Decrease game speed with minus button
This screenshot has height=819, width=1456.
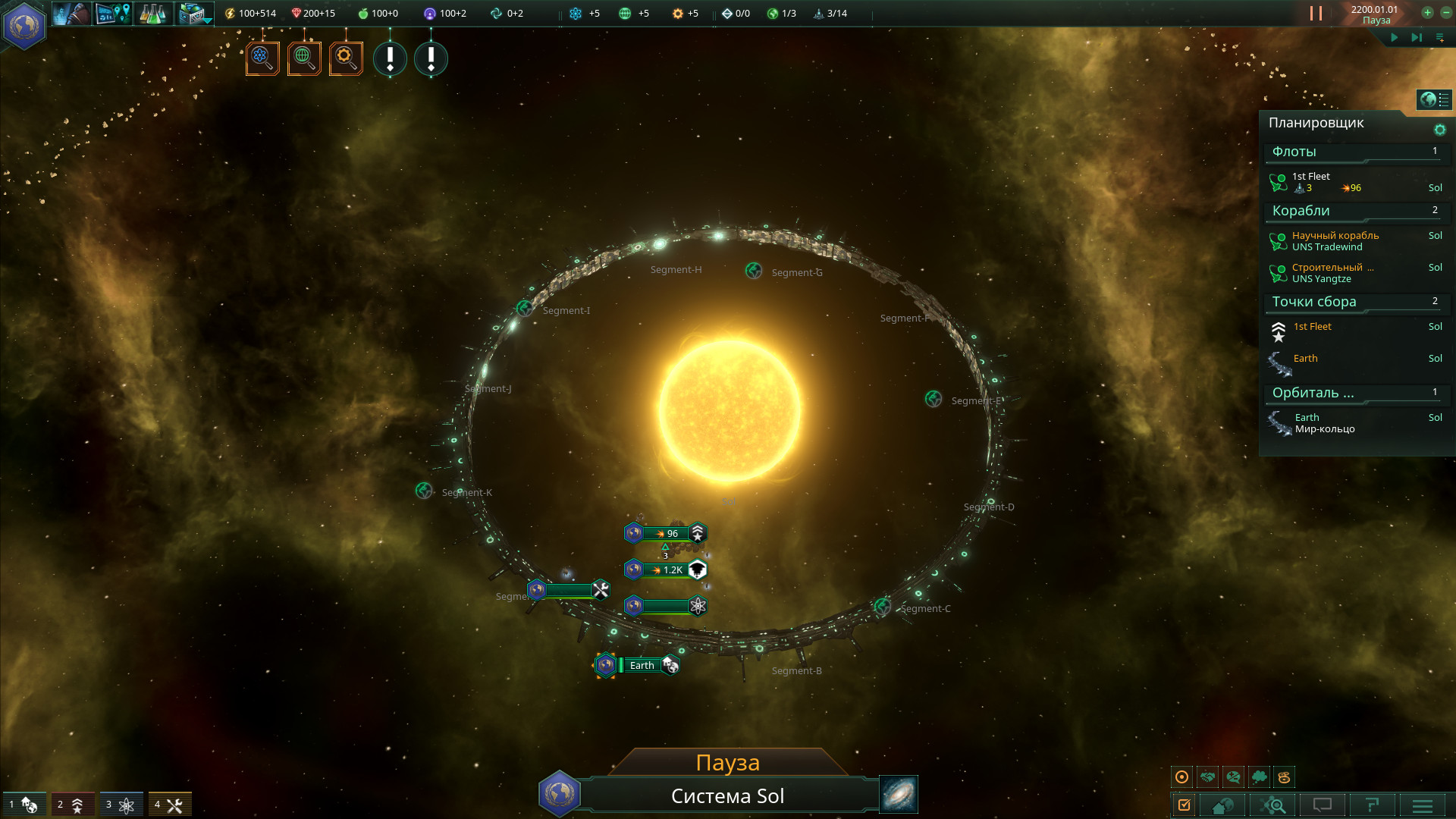point(1445,12)
